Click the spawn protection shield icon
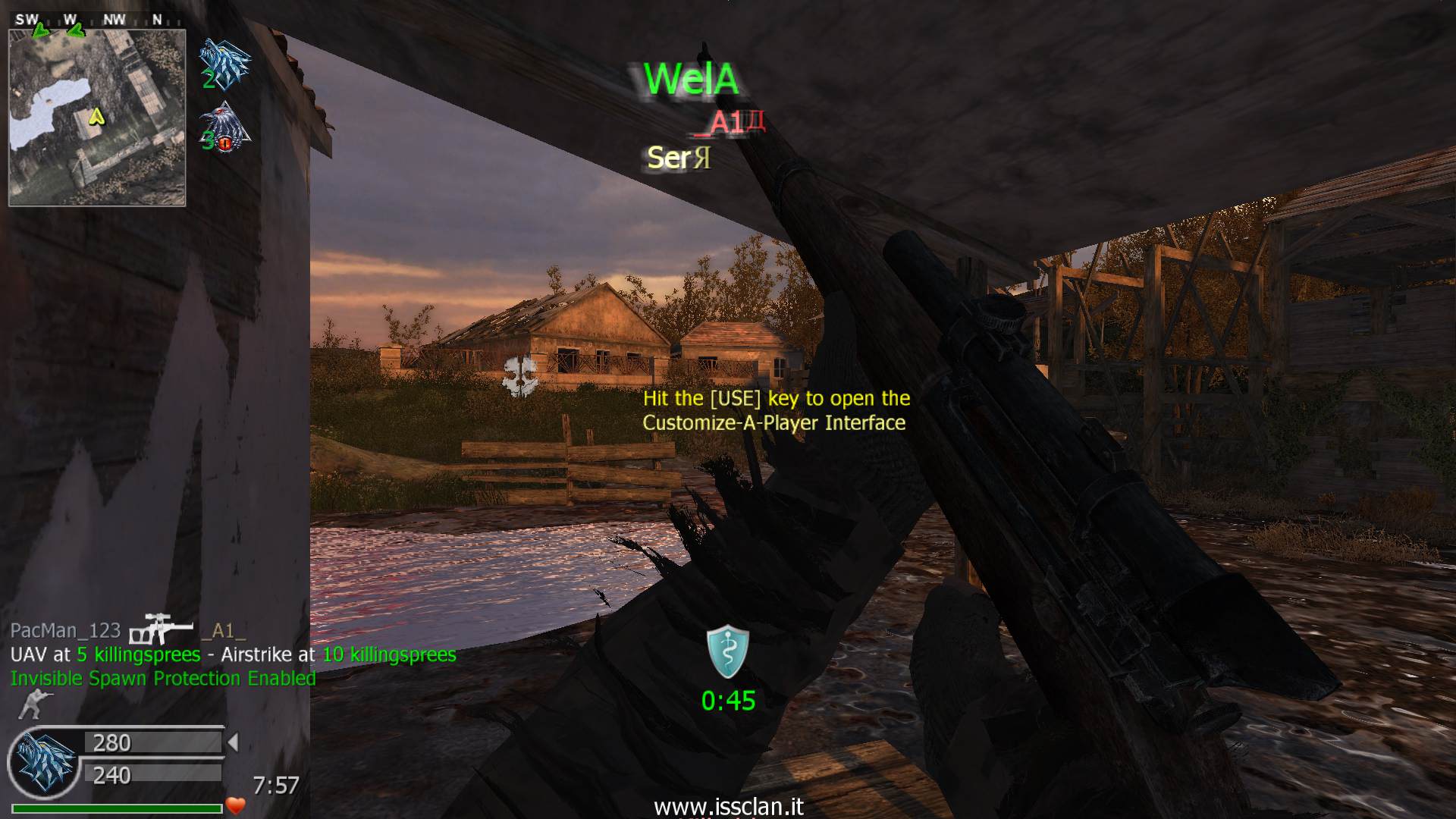 point(728,651)
